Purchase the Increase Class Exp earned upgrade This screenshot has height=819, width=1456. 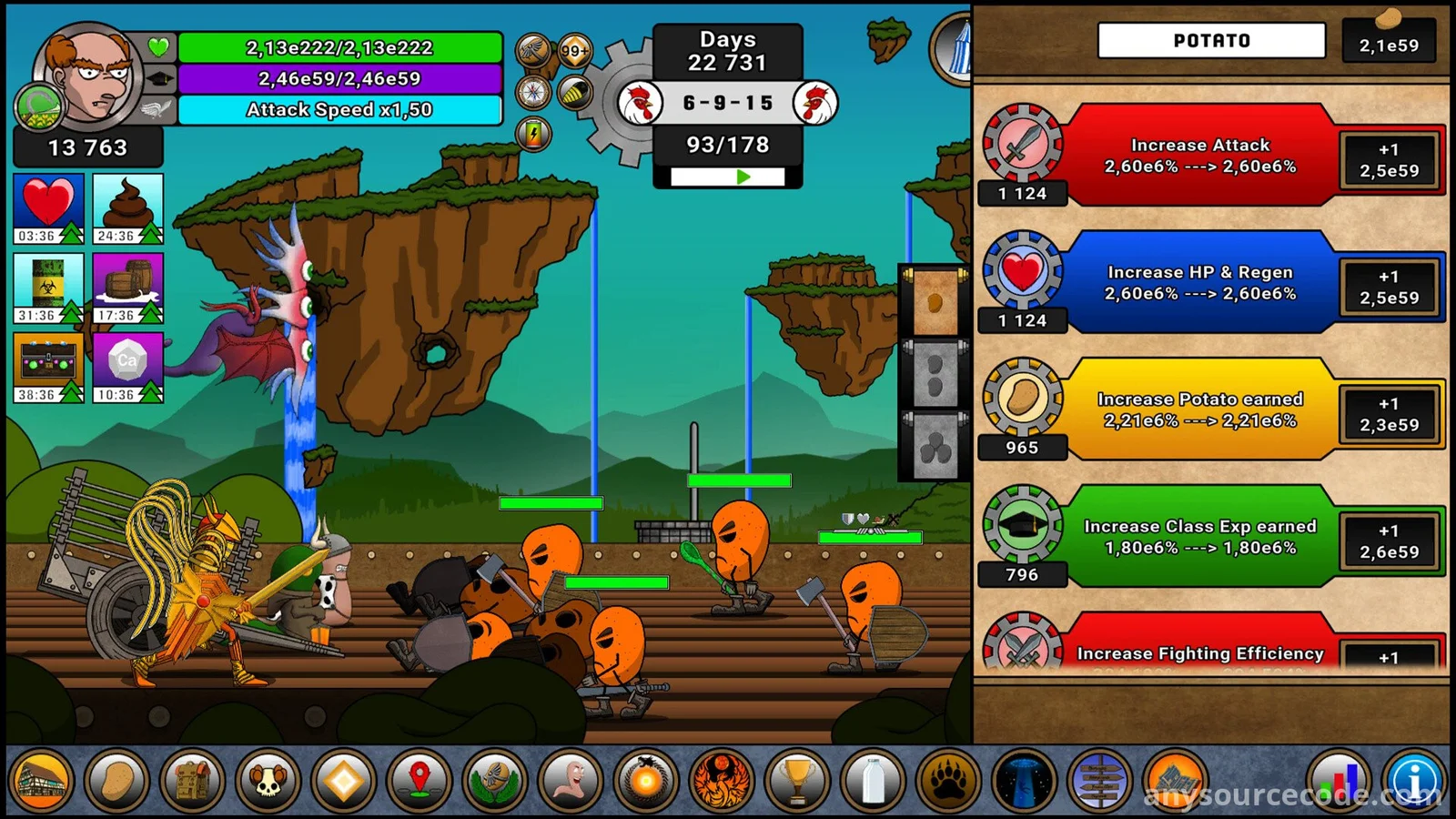pyautogui.click(x=1389, y=542)
